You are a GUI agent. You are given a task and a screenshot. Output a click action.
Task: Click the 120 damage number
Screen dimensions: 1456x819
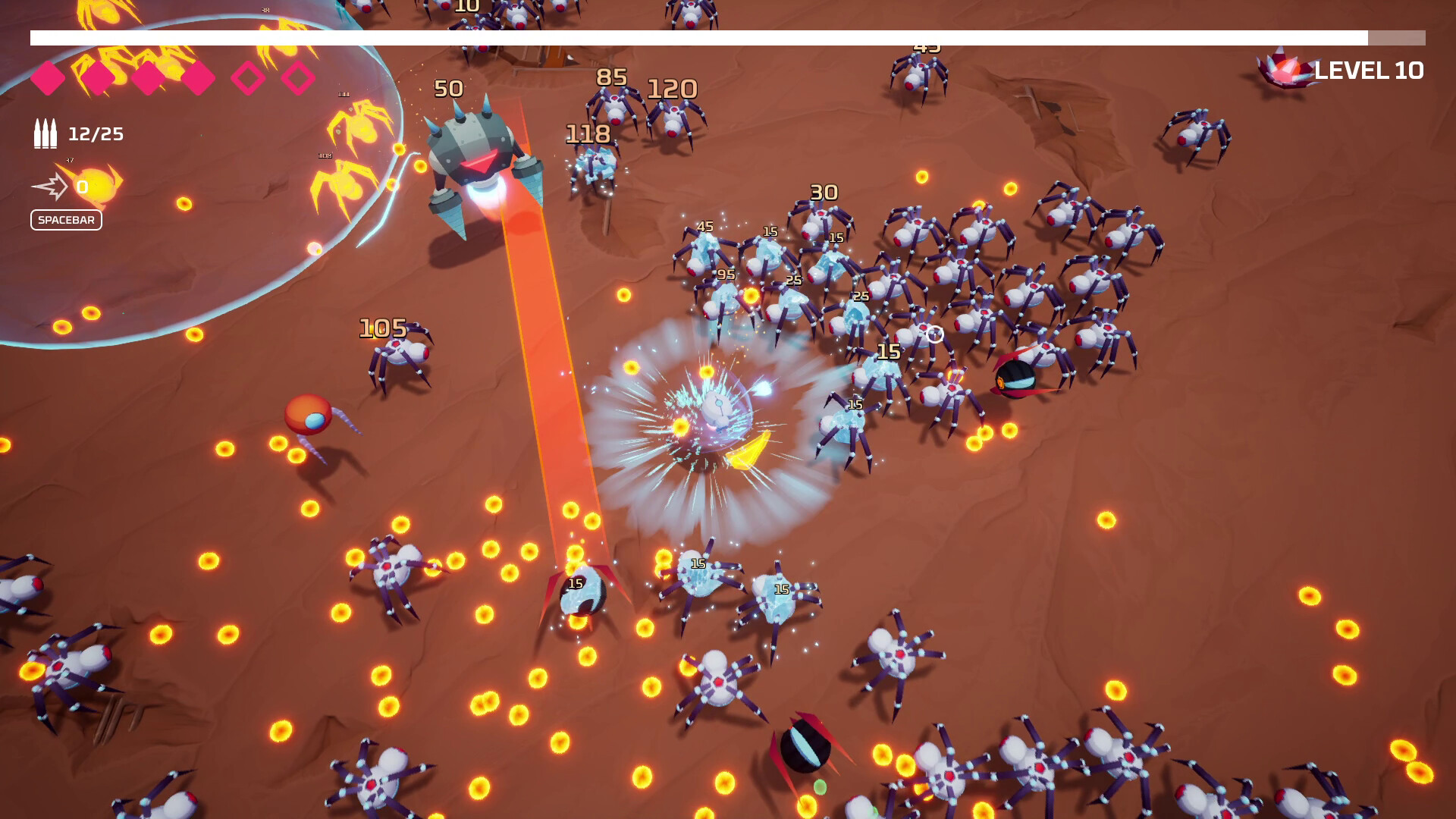point(673,88)
